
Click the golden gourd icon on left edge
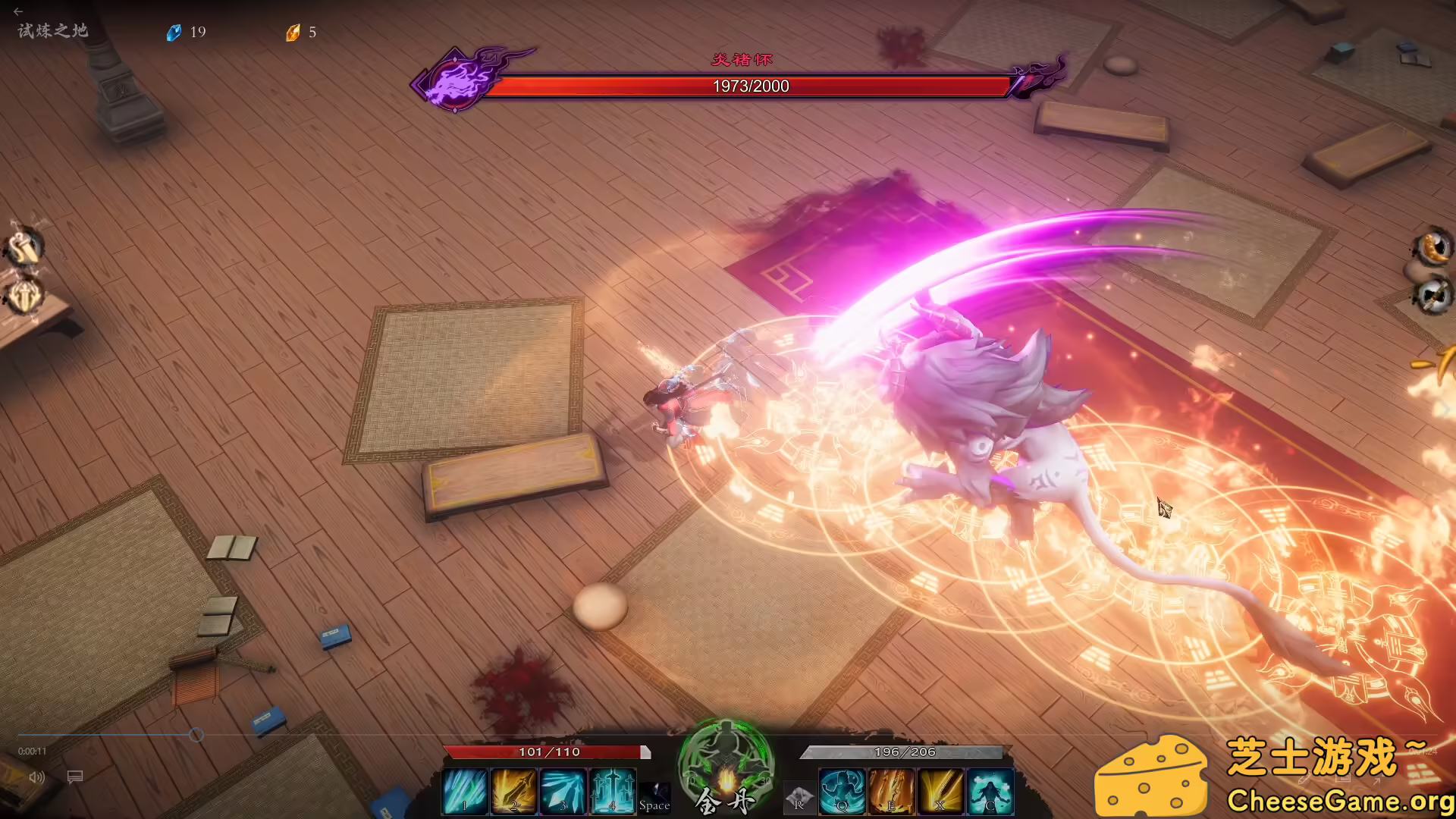point(24,247)
